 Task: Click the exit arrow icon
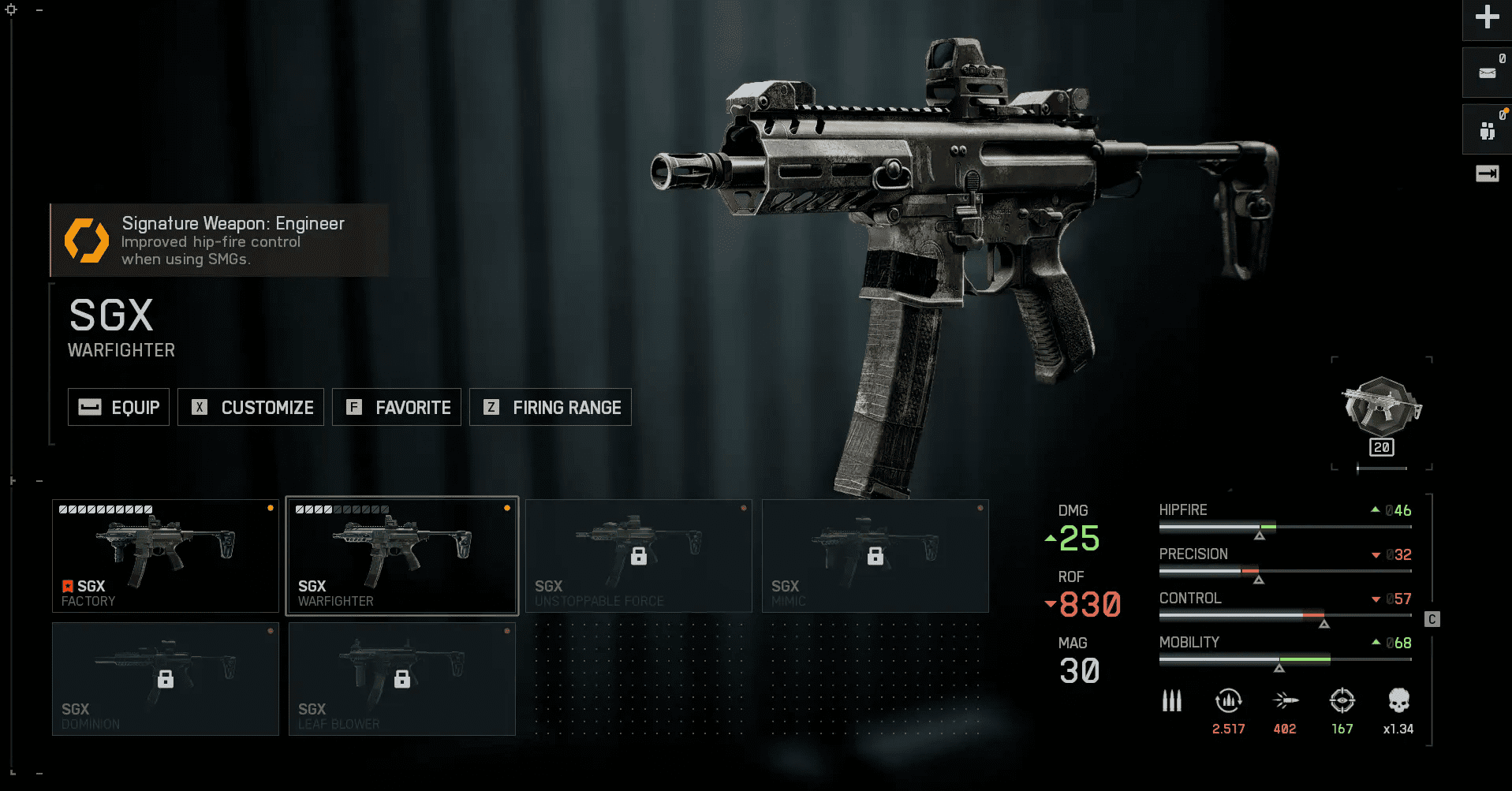tap(1488, 173)
